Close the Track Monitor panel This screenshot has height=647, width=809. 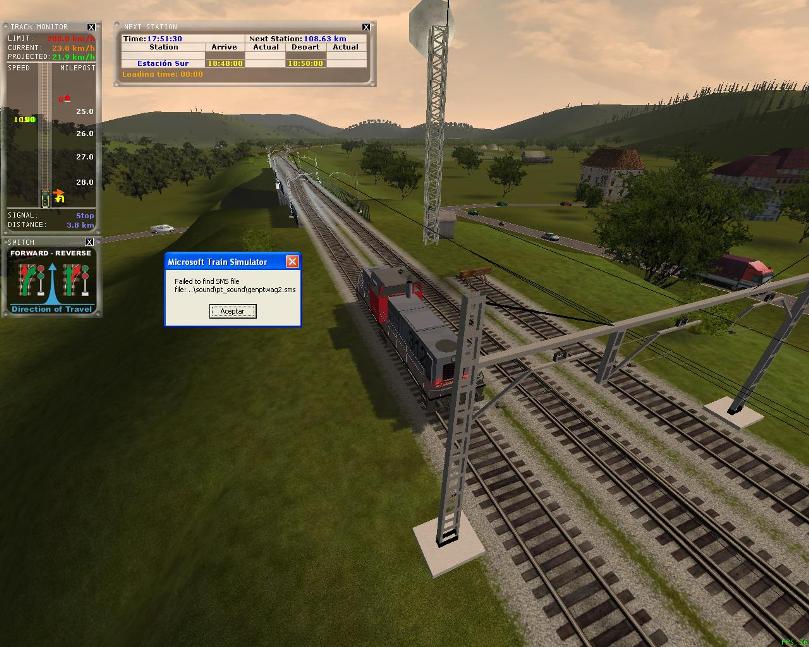(92, 28)
